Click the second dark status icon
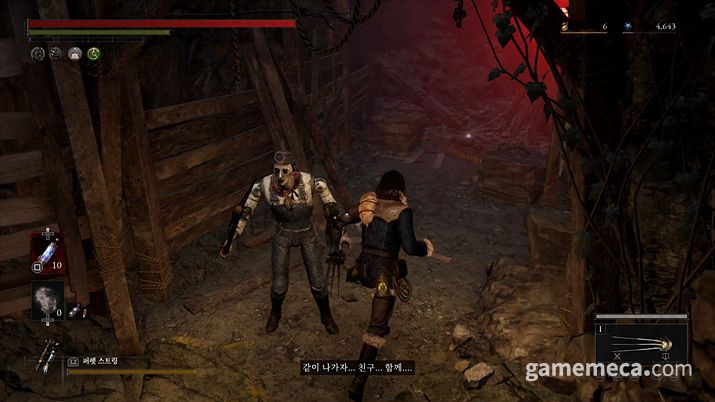This screenshot has height=402, width=715. click(56, 53)
